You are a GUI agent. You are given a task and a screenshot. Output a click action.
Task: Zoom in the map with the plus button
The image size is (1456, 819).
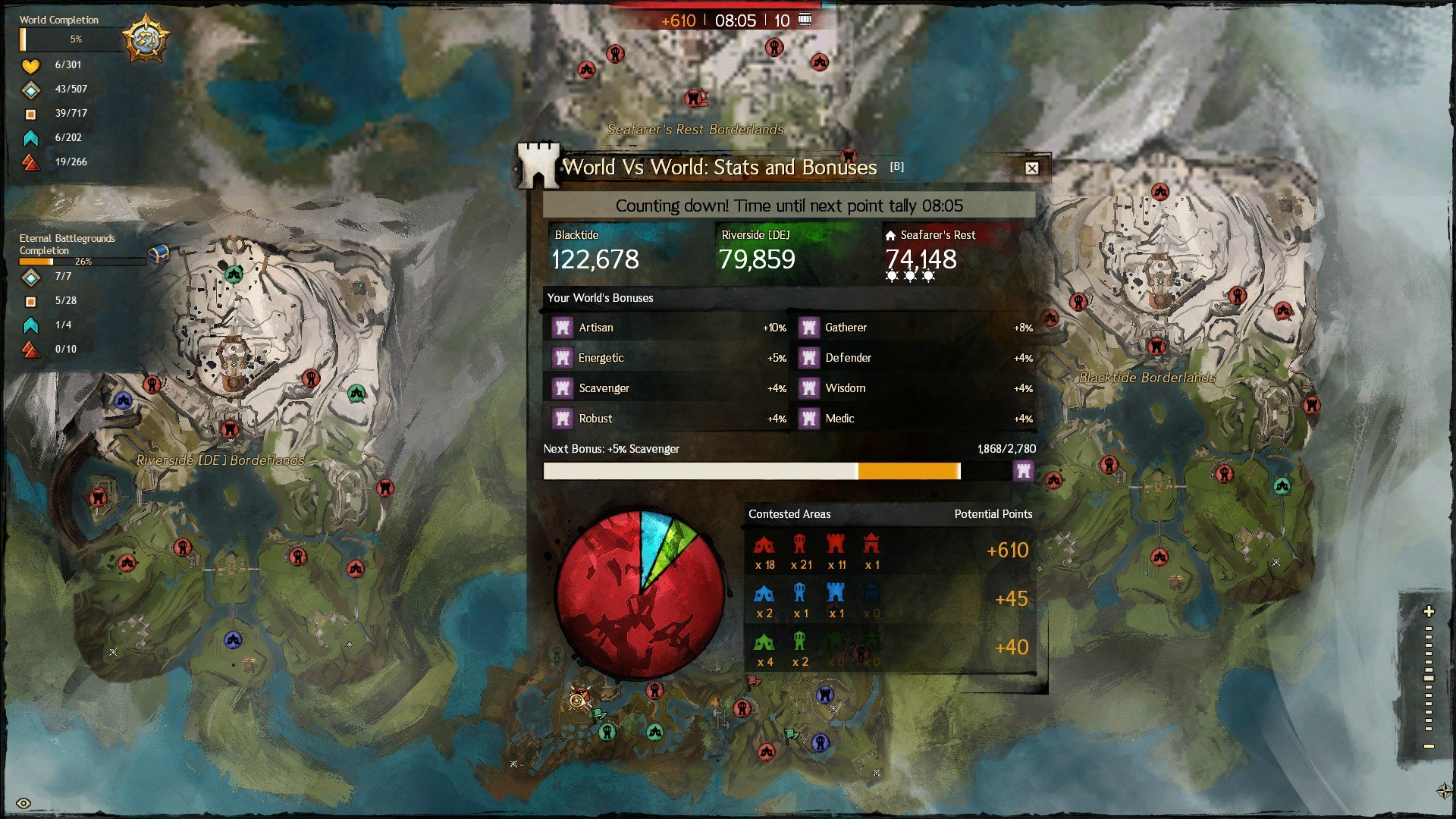1429,611
